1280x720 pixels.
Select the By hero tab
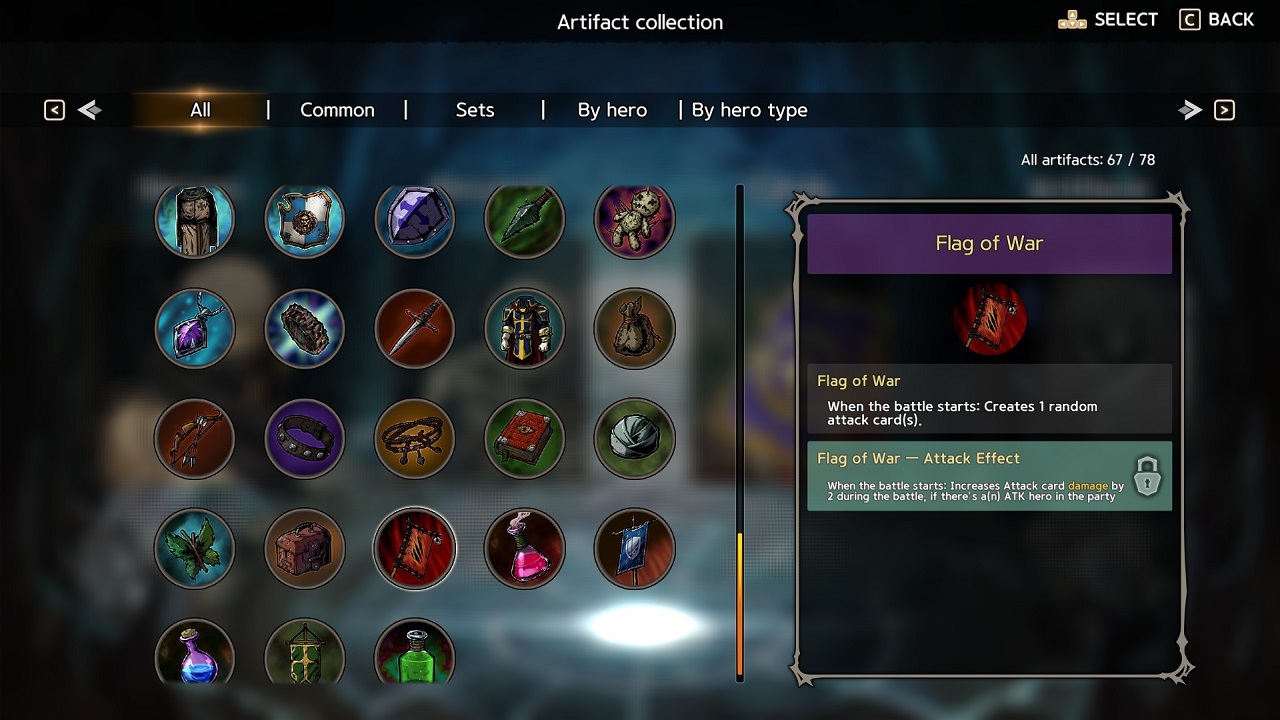click(612, 110)
